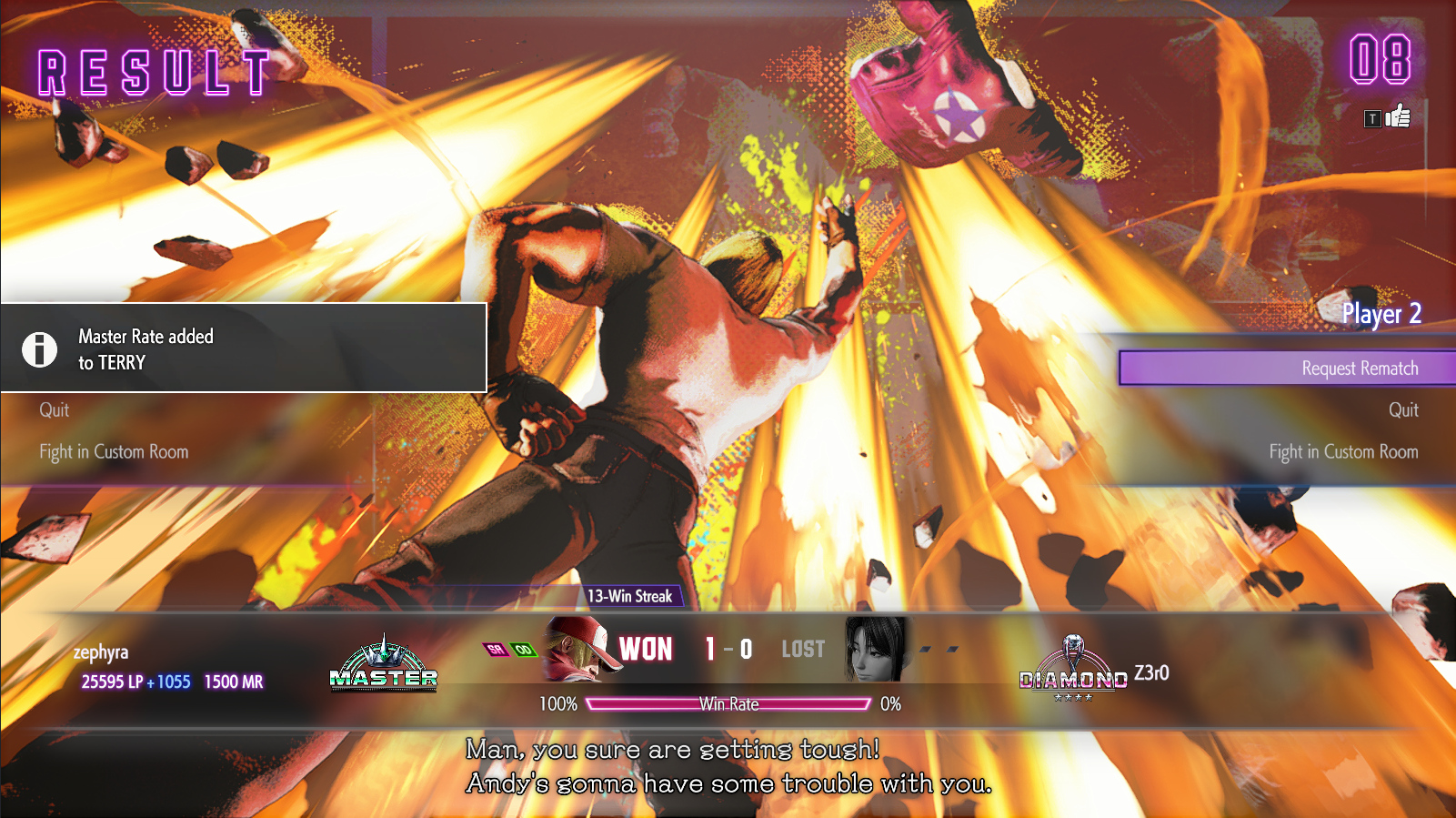Select Request Rematch in Player 2's menu
1456x818 pixels.
1359,369
